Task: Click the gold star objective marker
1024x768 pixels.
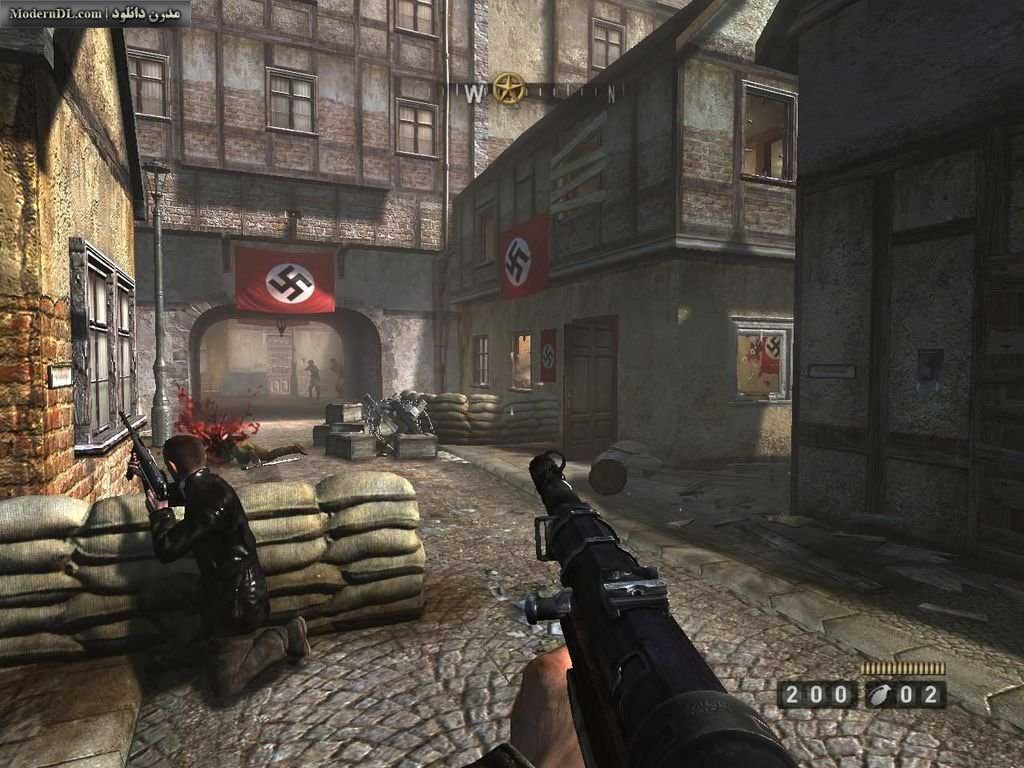Action: tap(509, 89)
